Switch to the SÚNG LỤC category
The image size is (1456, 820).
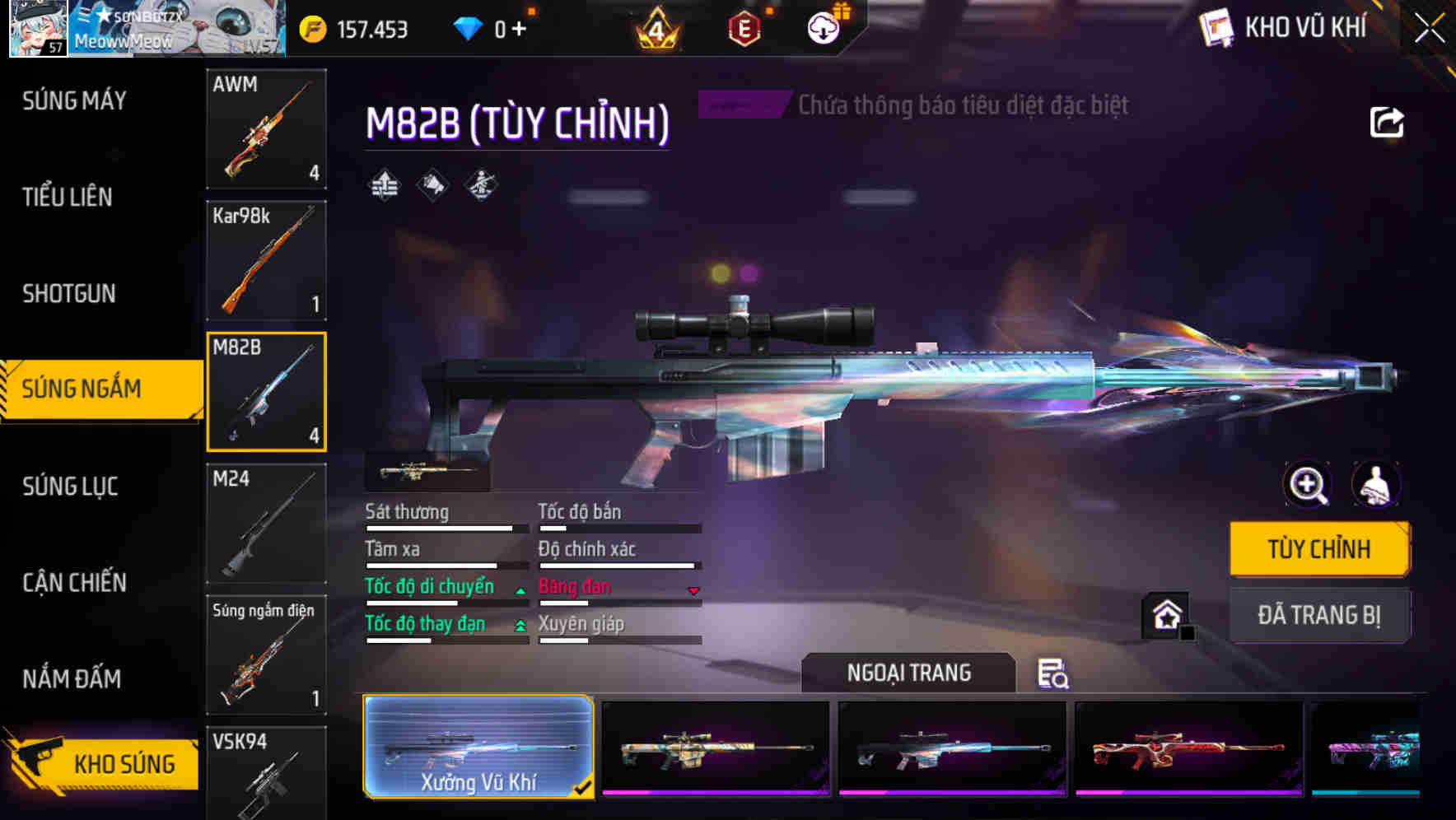coord(71,486)
